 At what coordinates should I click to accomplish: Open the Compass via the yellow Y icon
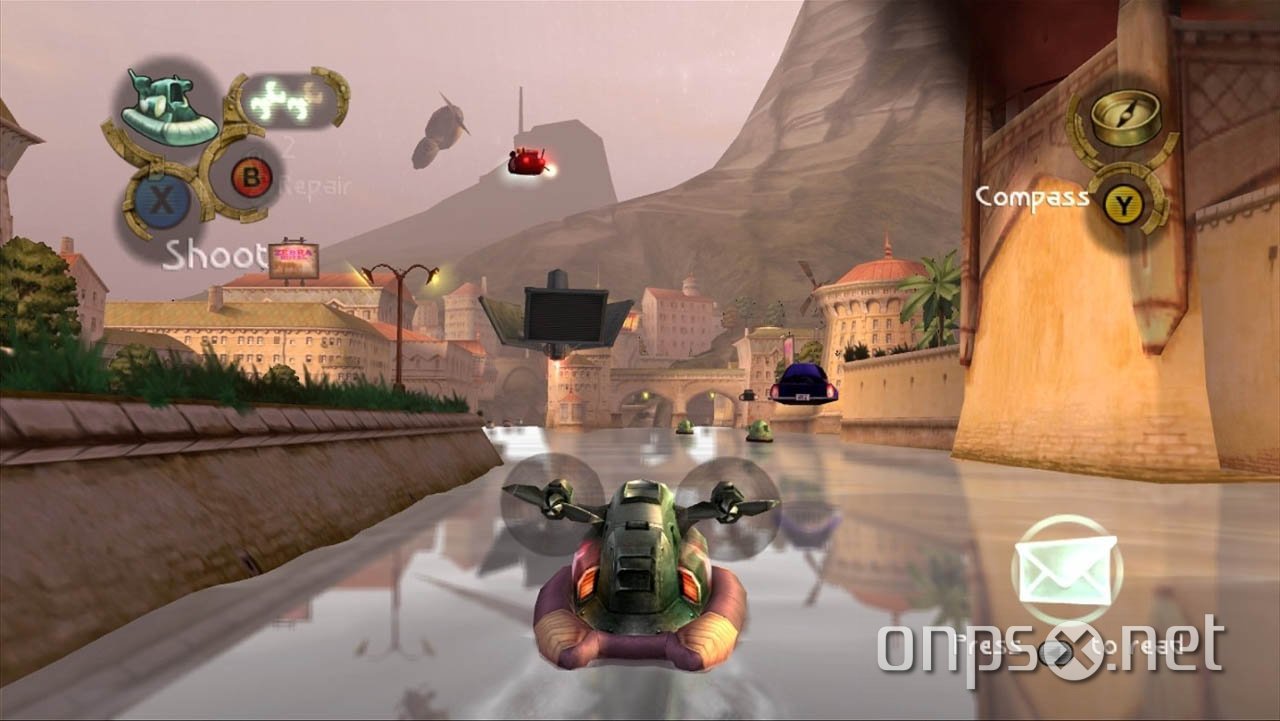[x=1124, y=200]
